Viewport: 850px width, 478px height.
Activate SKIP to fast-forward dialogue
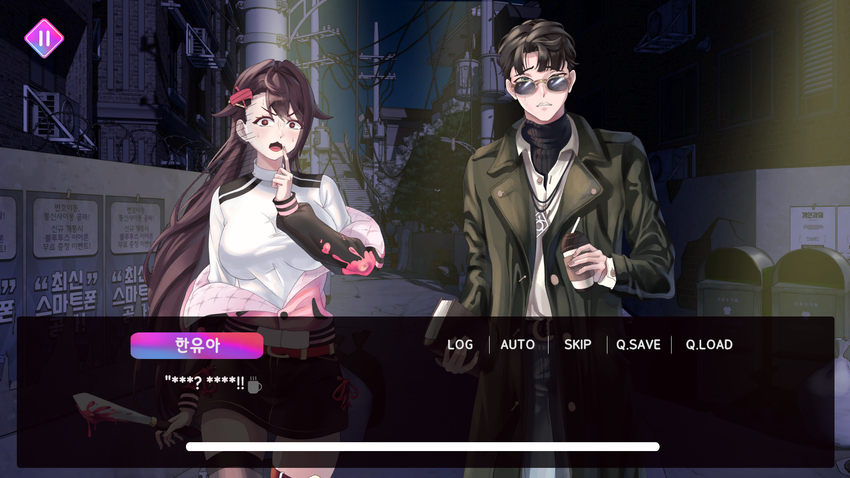coord(578,345)
